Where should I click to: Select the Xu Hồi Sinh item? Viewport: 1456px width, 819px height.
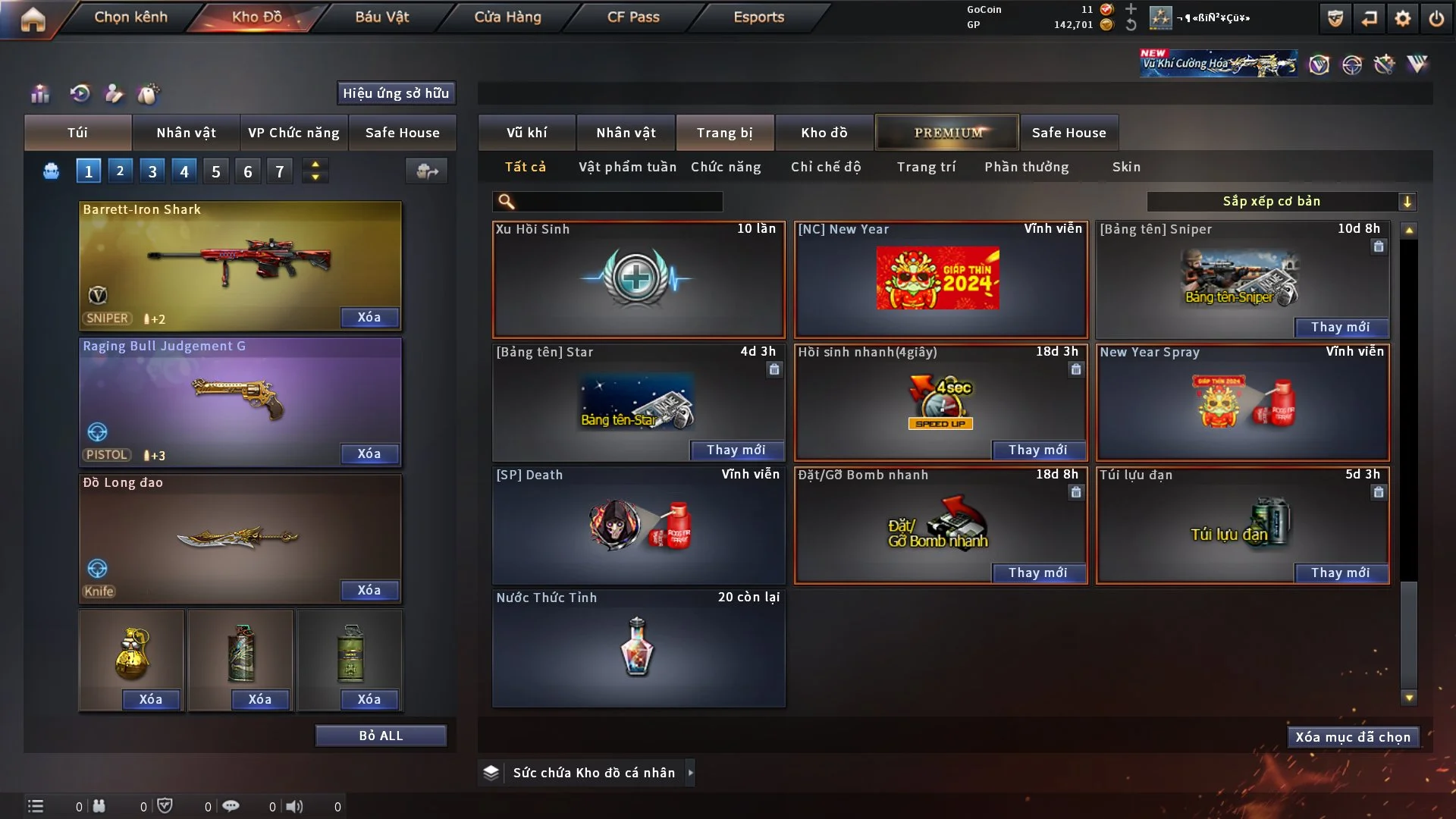[639, 279]
